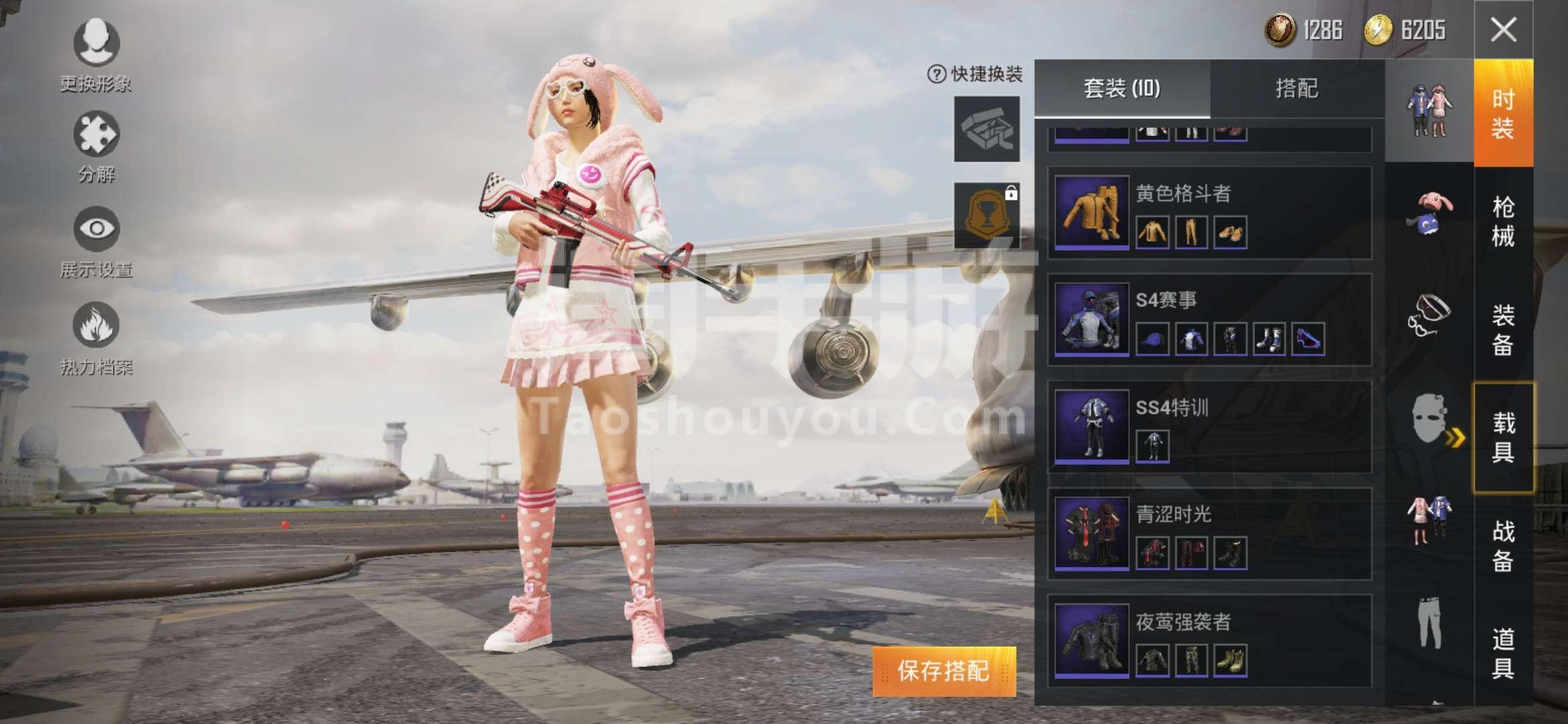Click the eye icon for 展示设置

point(96,228)
